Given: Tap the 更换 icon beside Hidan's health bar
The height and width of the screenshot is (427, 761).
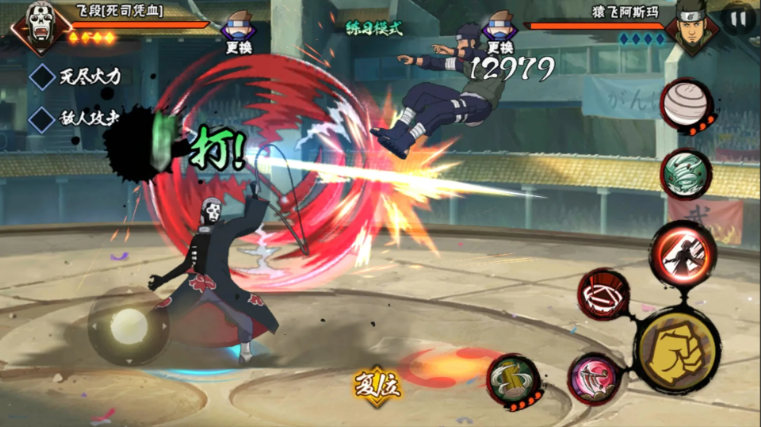Looking at the screenshot, I should point(236,29).
